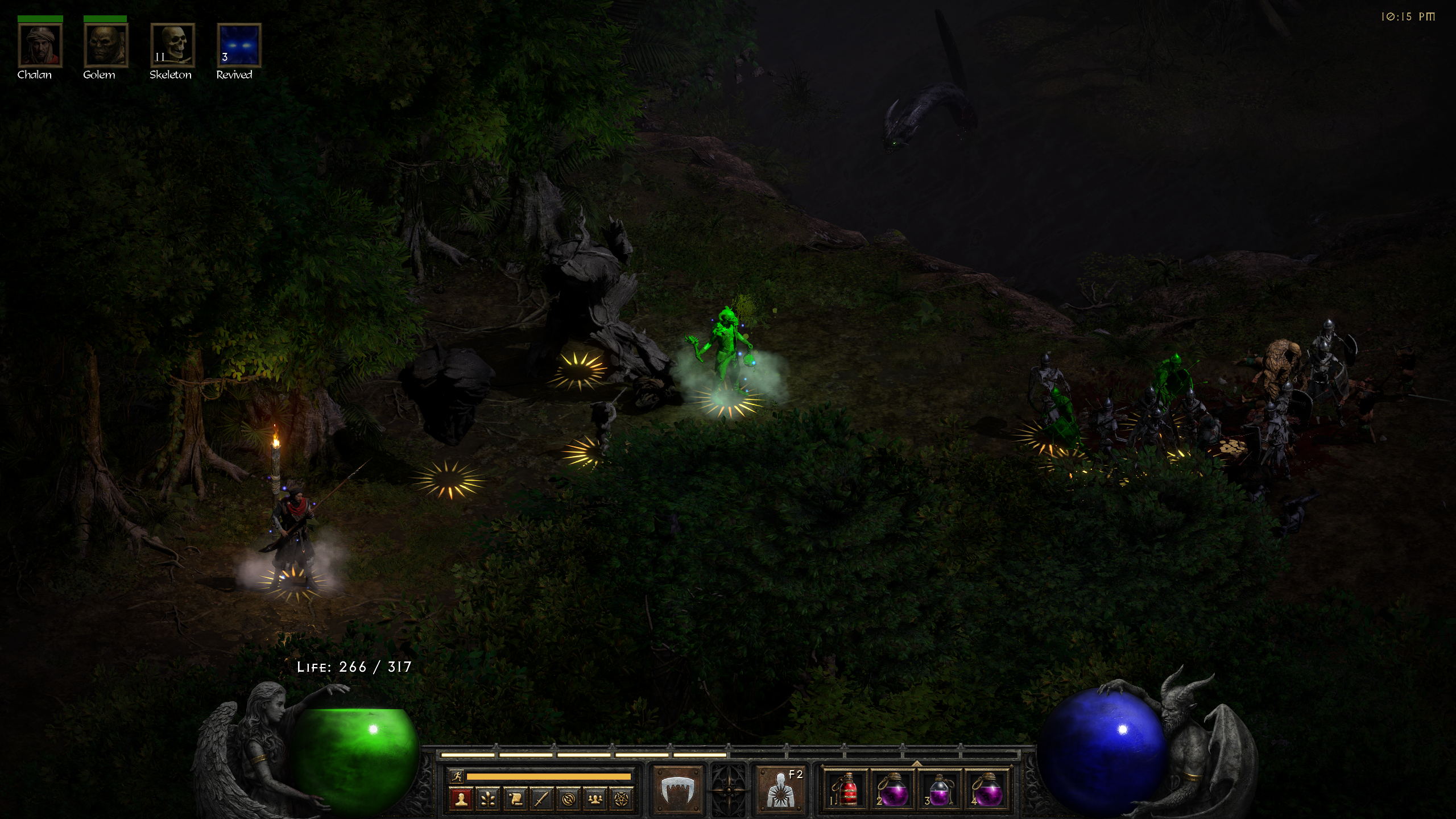Consume the purple potion in belt slot 4

click(987, 789)
